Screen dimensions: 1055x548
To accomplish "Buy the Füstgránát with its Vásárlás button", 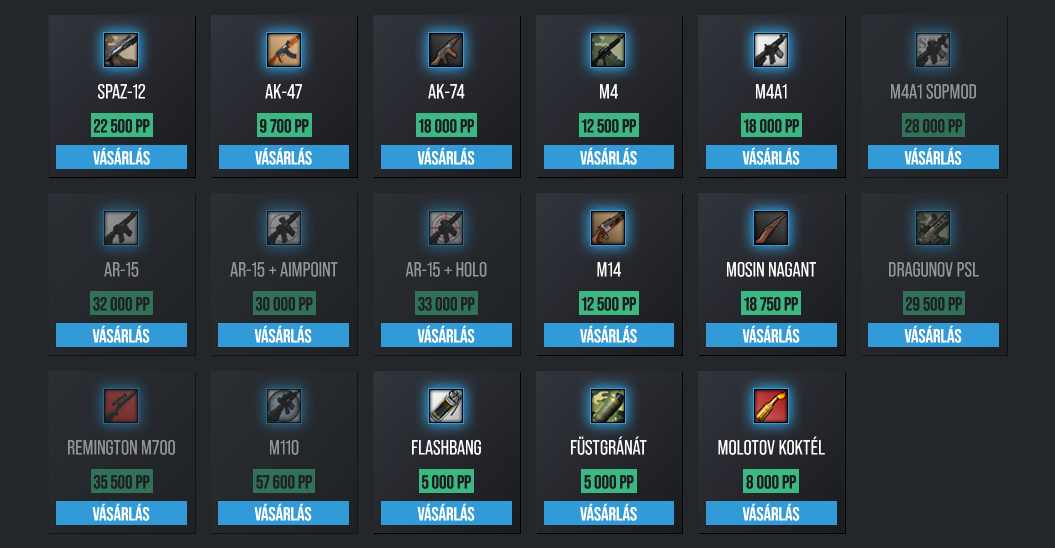I will [608, 513].
